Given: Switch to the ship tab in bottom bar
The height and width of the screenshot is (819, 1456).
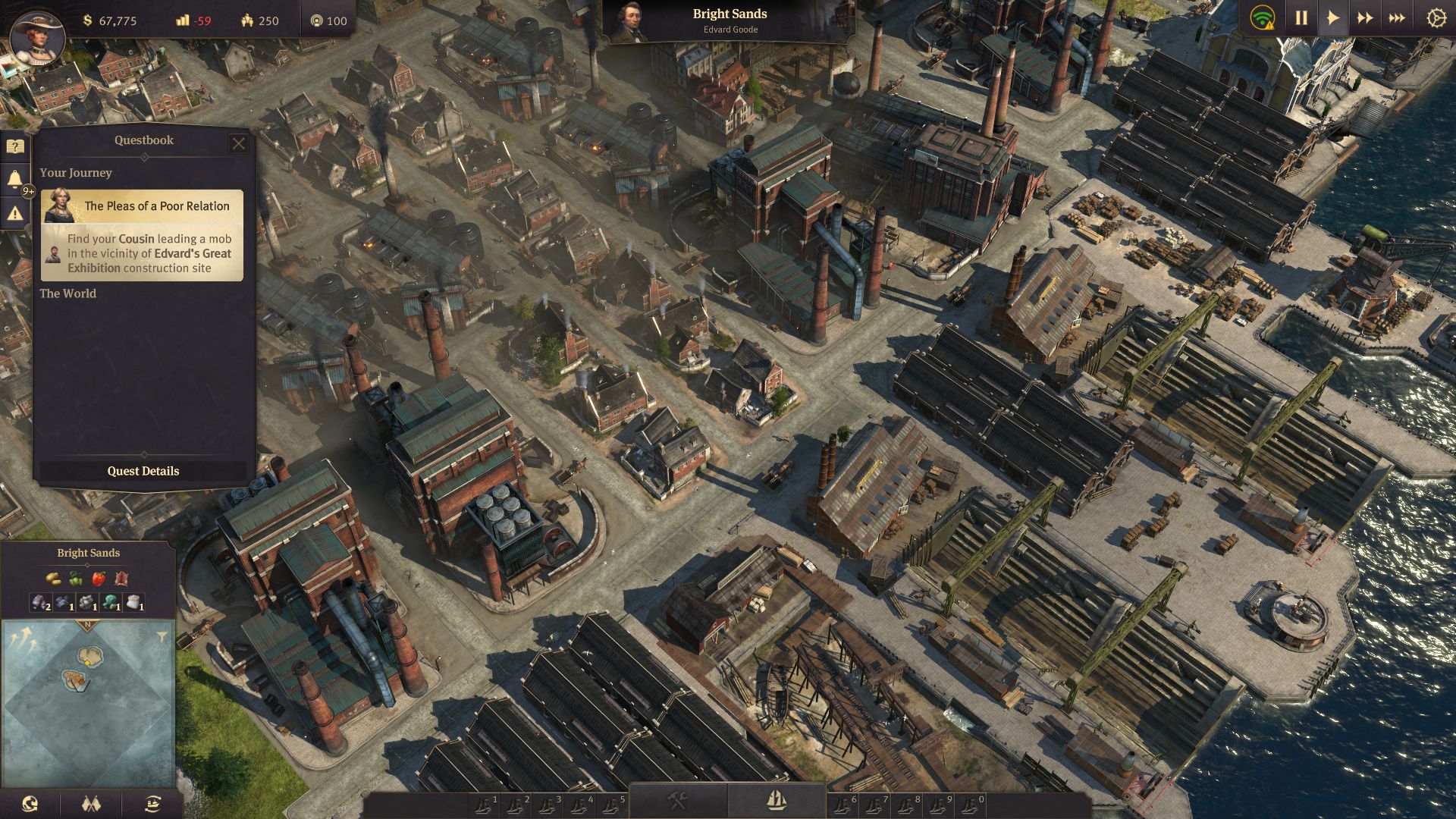Looking at the screenshot, I should [x=777, y=800].
